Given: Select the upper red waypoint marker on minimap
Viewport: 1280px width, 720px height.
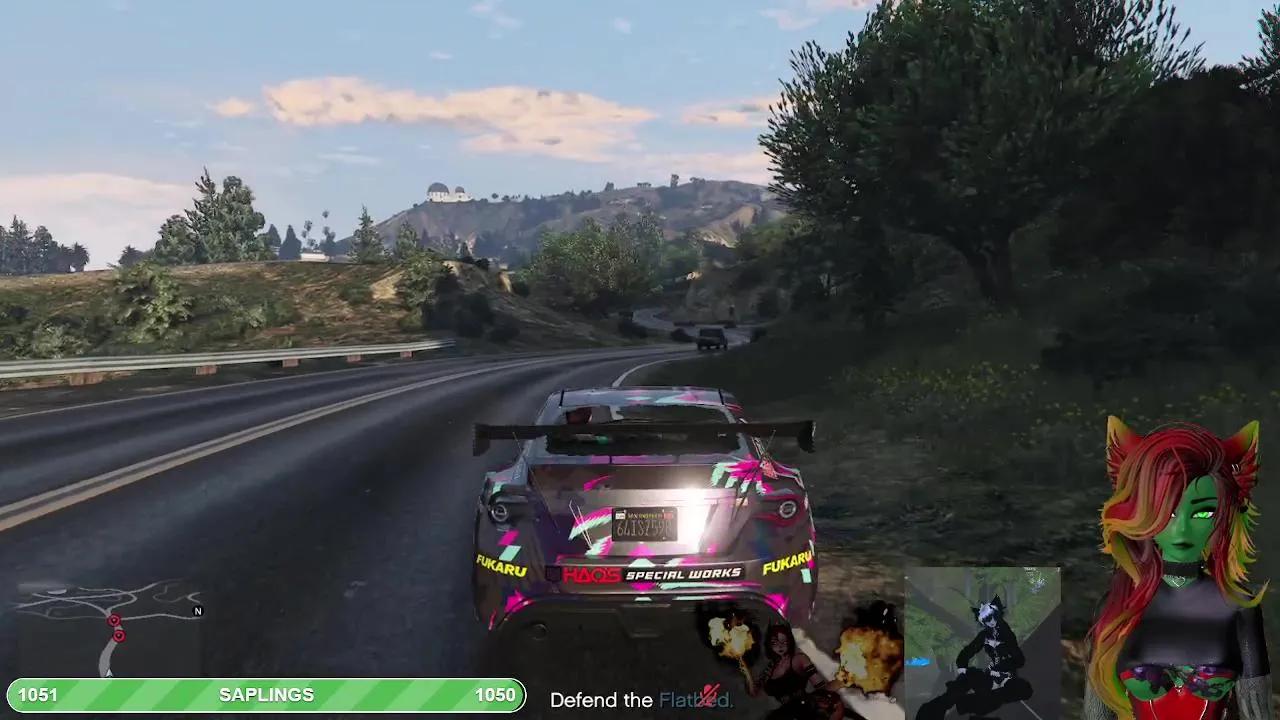Looking at the screenshot, I should coord(113,619).
